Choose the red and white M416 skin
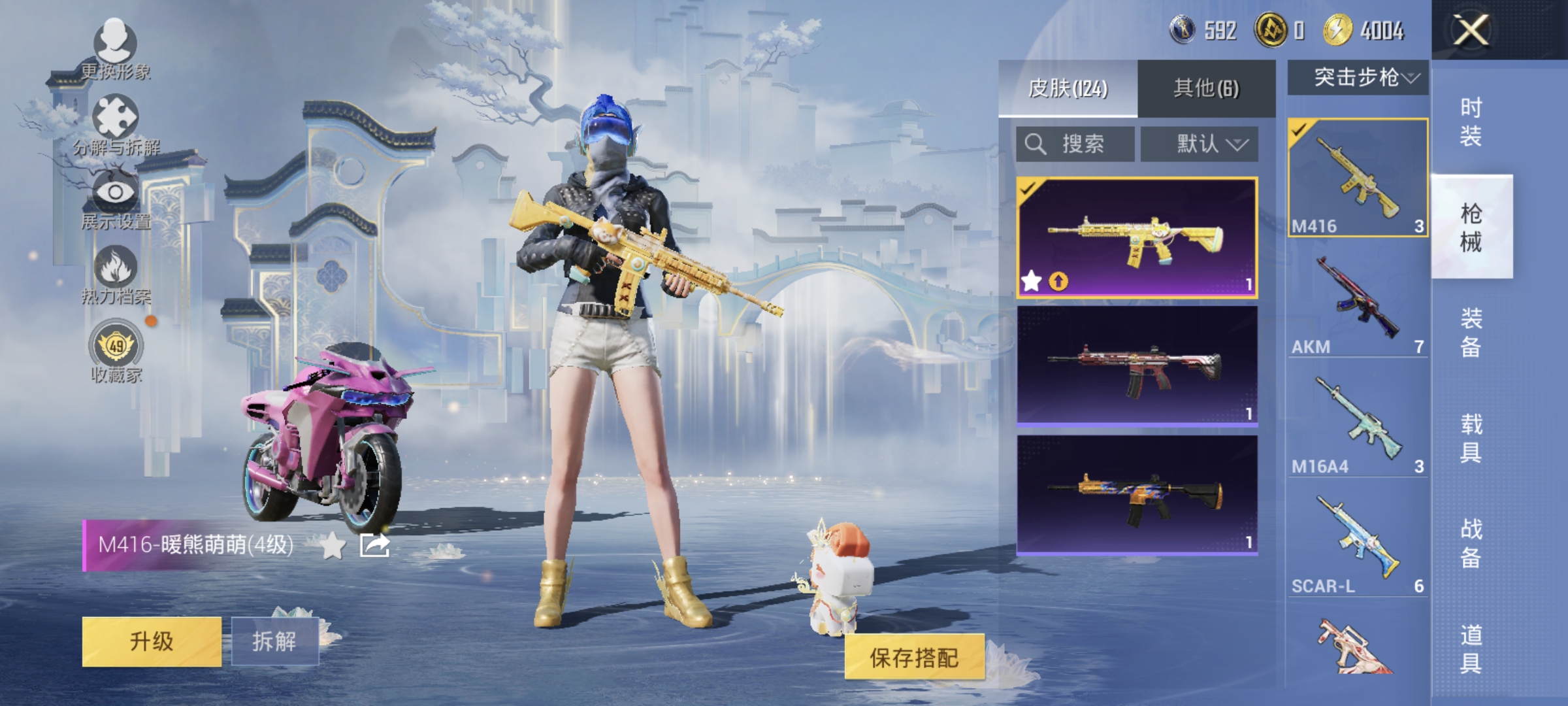This screenshot has height=706, width=1568. [x=1137, y=366]
